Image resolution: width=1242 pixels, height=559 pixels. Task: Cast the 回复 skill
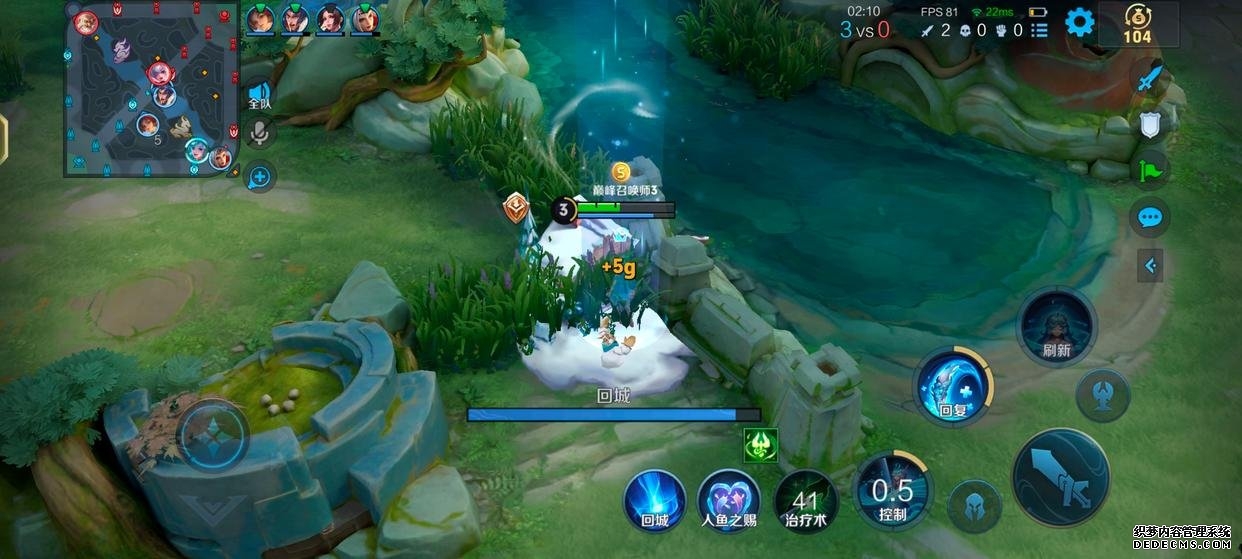[x=952, y=385]
